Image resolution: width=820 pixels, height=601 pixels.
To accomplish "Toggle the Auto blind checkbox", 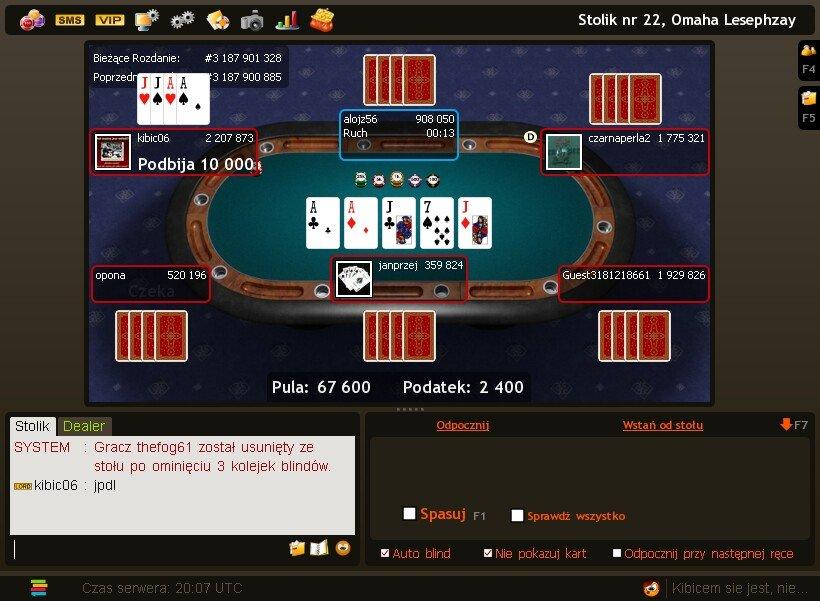I will 386,553.
